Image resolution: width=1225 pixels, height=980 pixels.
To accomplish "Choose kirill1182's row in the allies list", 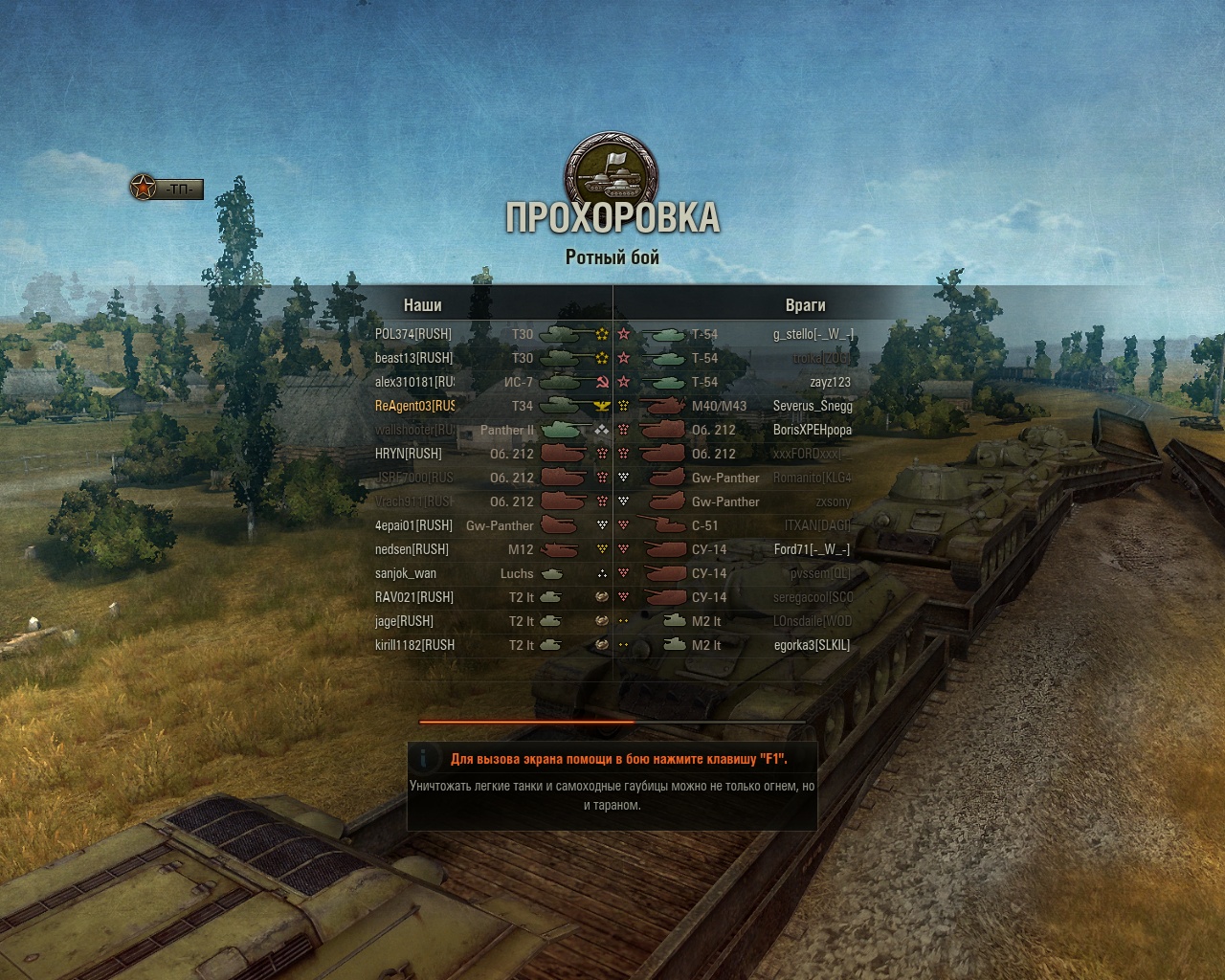I will [x=414, y=645].
